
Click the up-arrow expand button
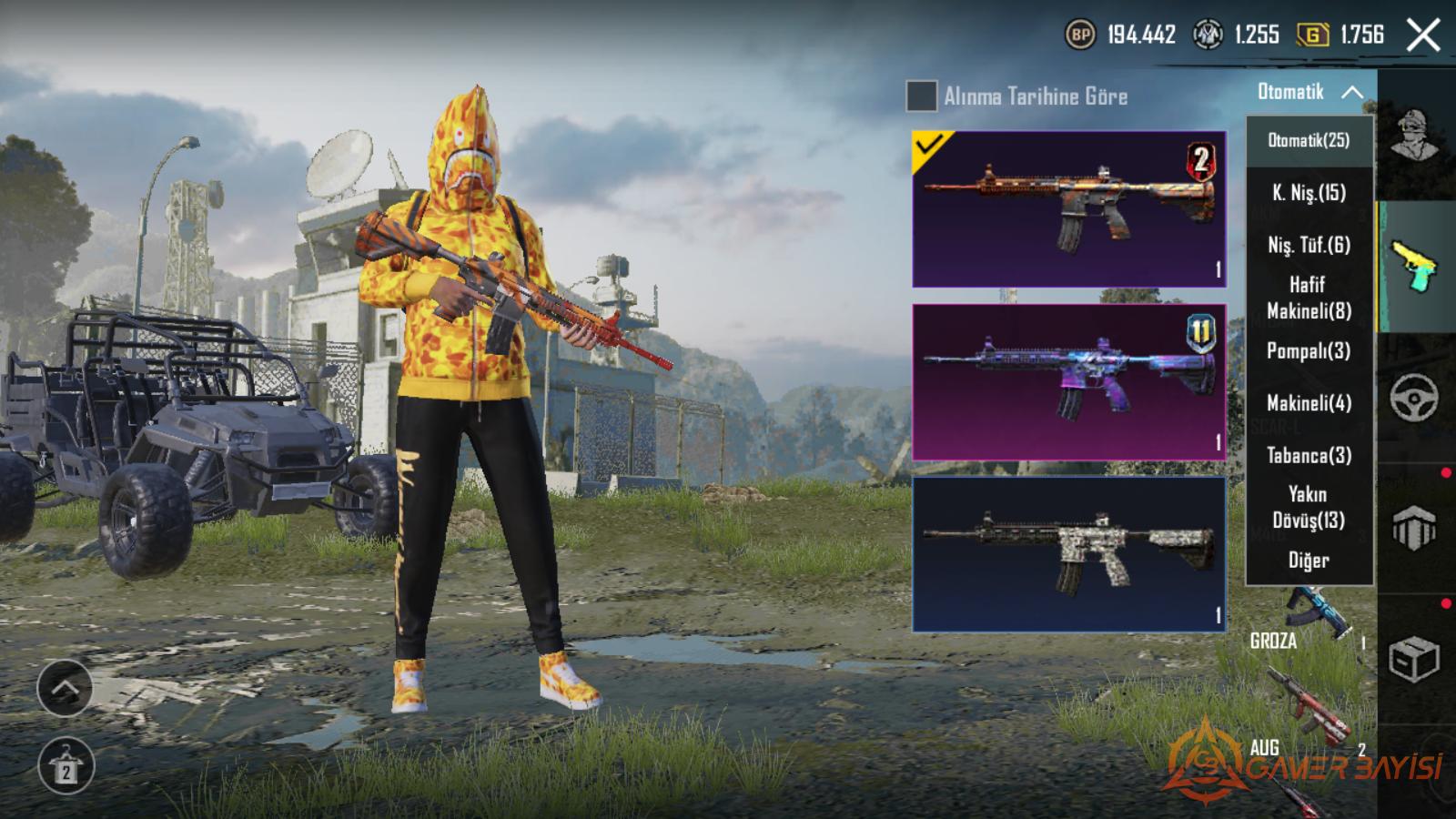tap(65, 688)
